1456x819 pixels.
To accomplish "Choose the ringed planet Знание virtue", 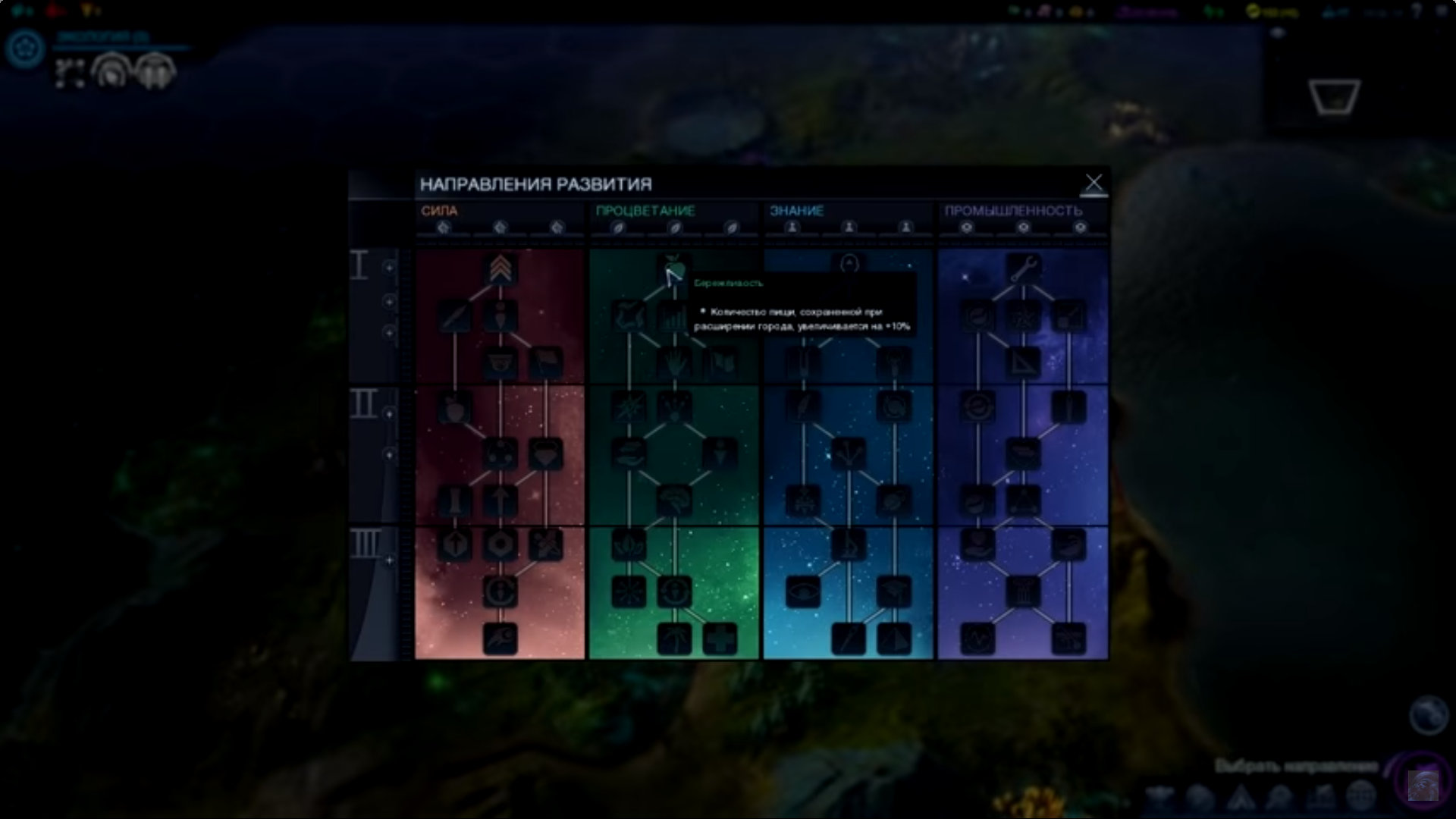I will (x=894, y=500).
